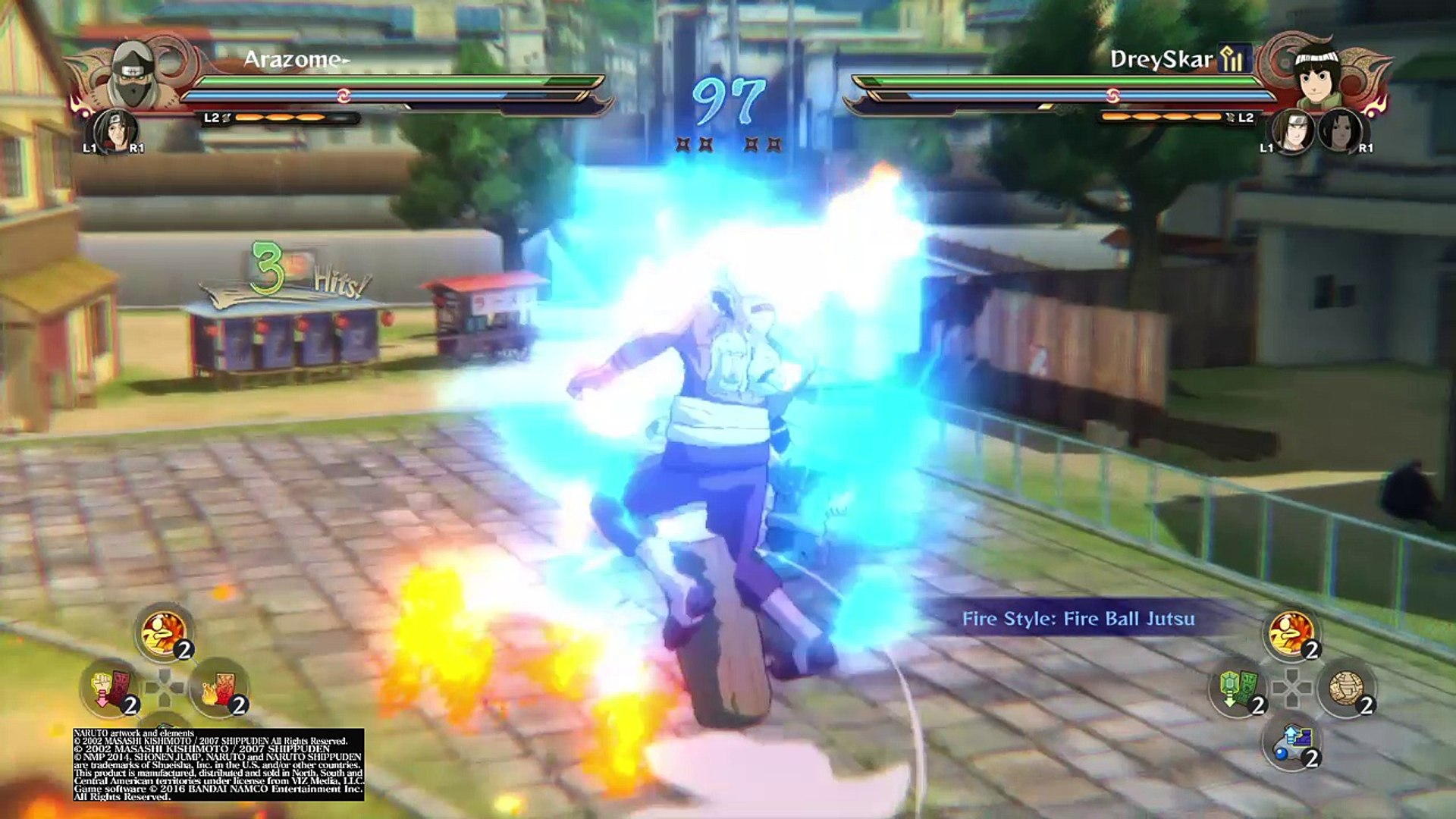Image resolution: width=1456 pixels, height=819 pixels.
Task: Use the running-figure tool above the stone ball
Action: 1292,632
